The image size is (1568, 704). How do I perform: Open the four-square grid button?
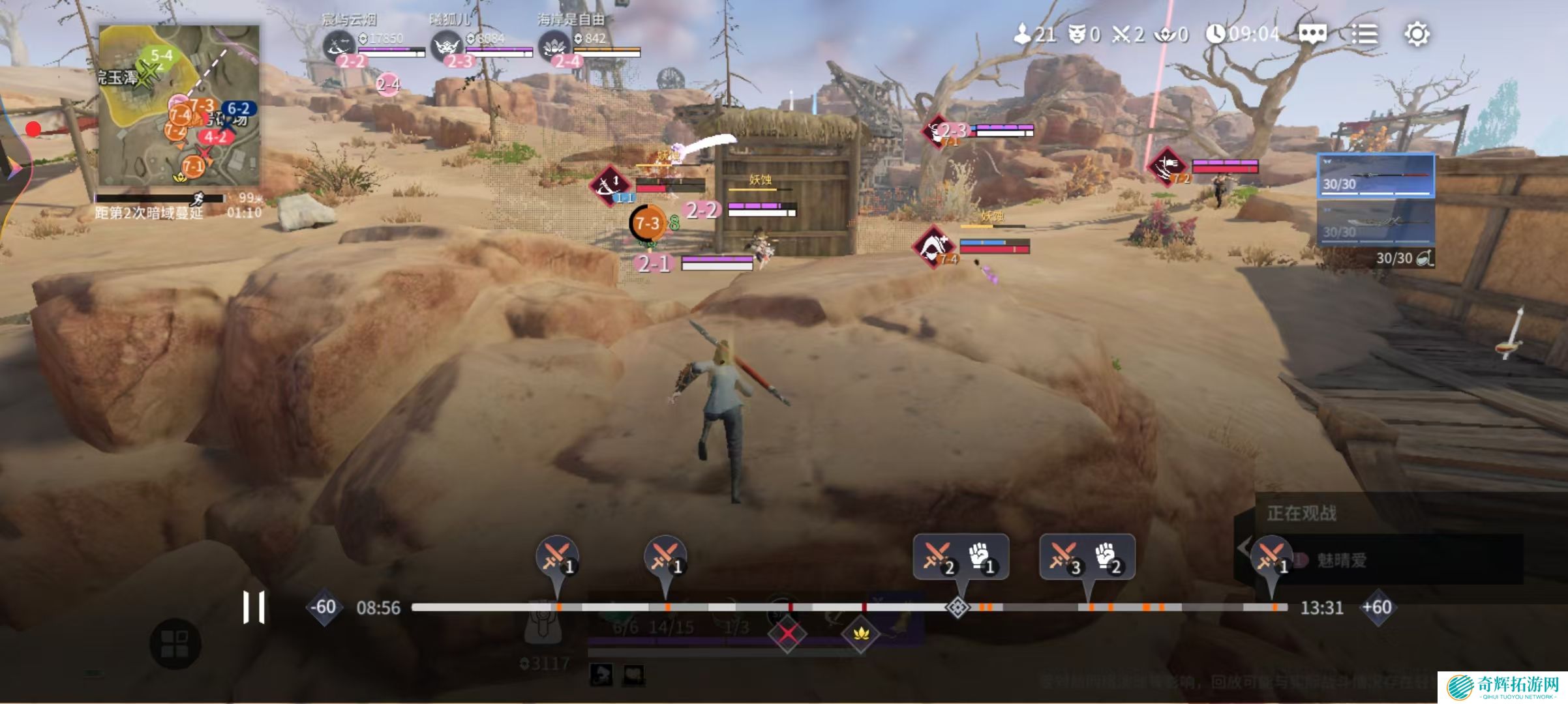point(174,643)
